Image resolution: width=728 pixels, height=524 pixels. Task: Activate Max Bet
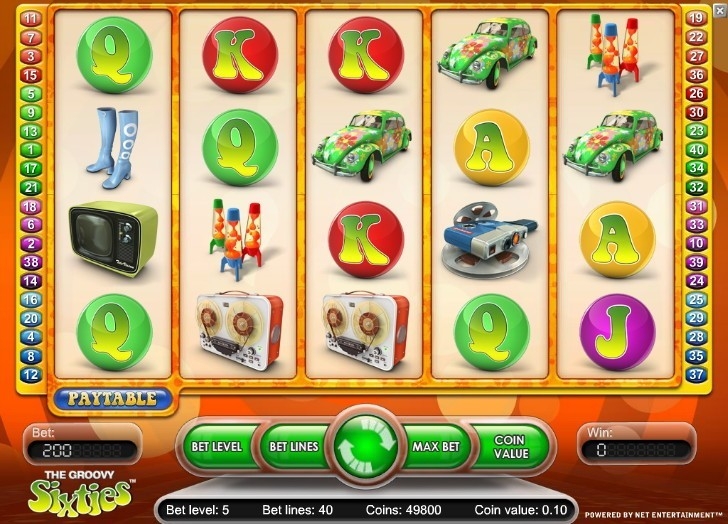point(436,446)
